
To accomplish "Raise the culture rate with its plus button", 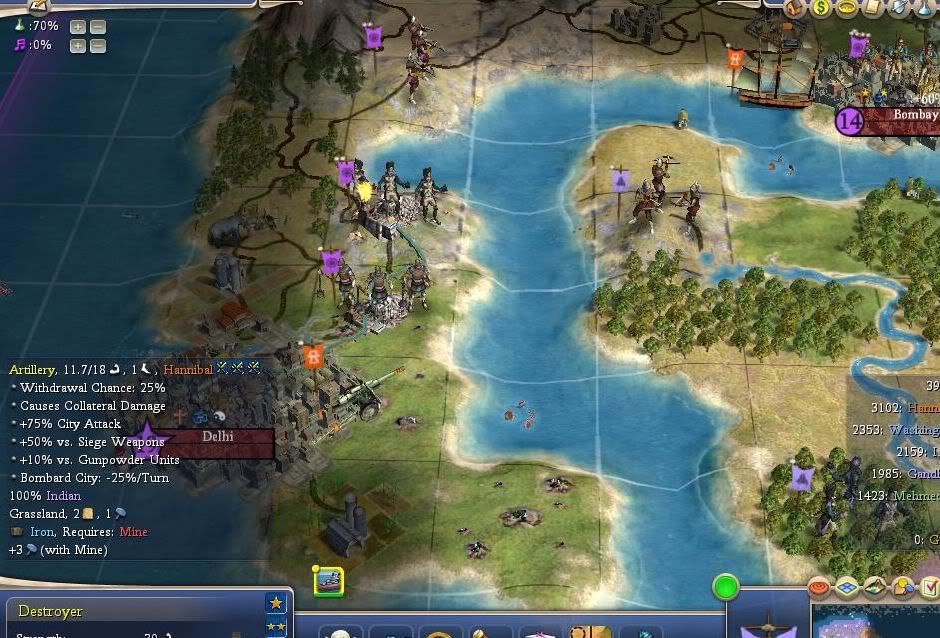I will tap(78, 45).
